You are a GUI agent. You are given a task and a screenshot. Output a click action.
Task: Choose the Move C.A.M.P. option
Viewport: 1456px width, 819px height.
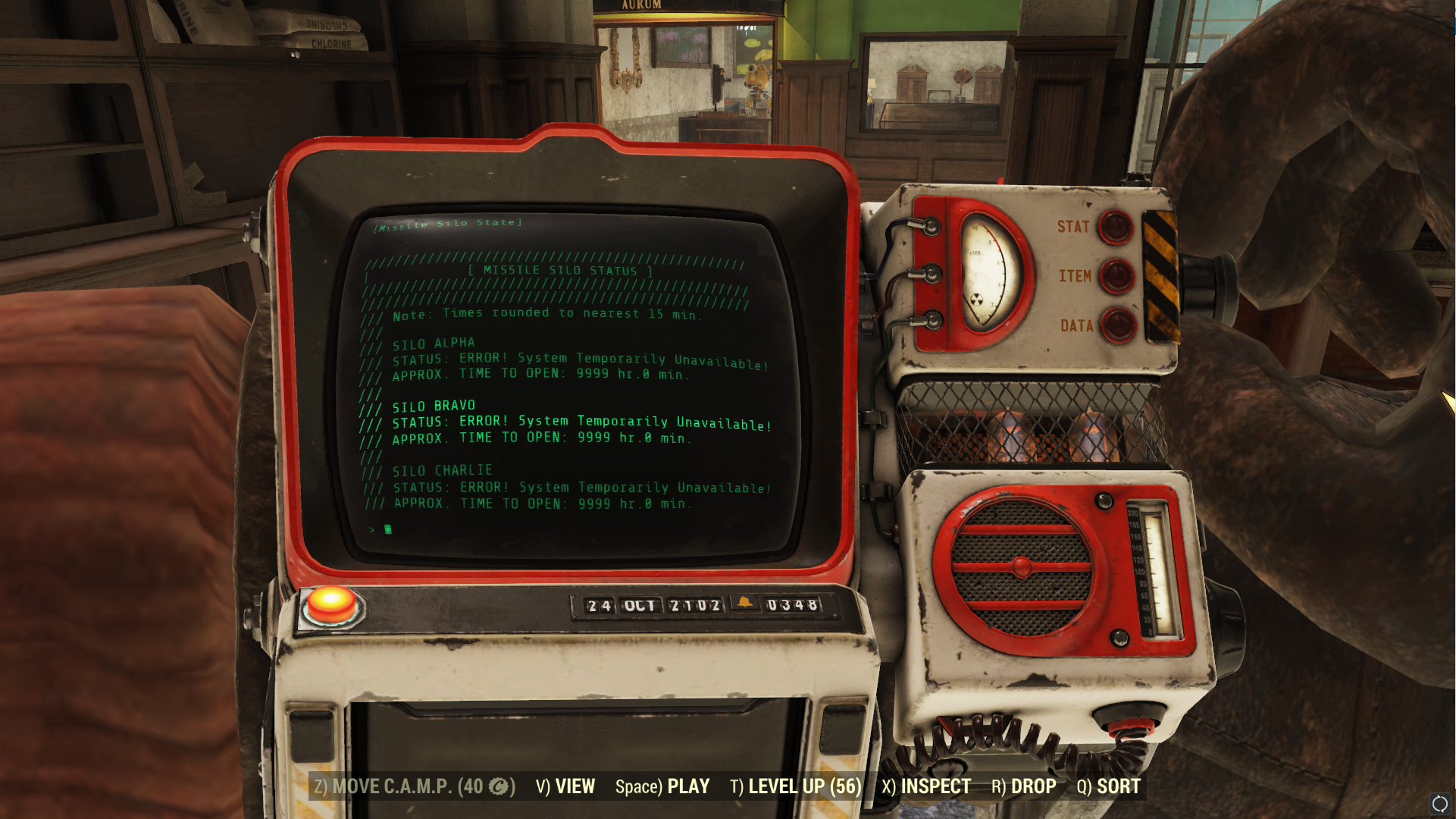(x=415, y=787)
